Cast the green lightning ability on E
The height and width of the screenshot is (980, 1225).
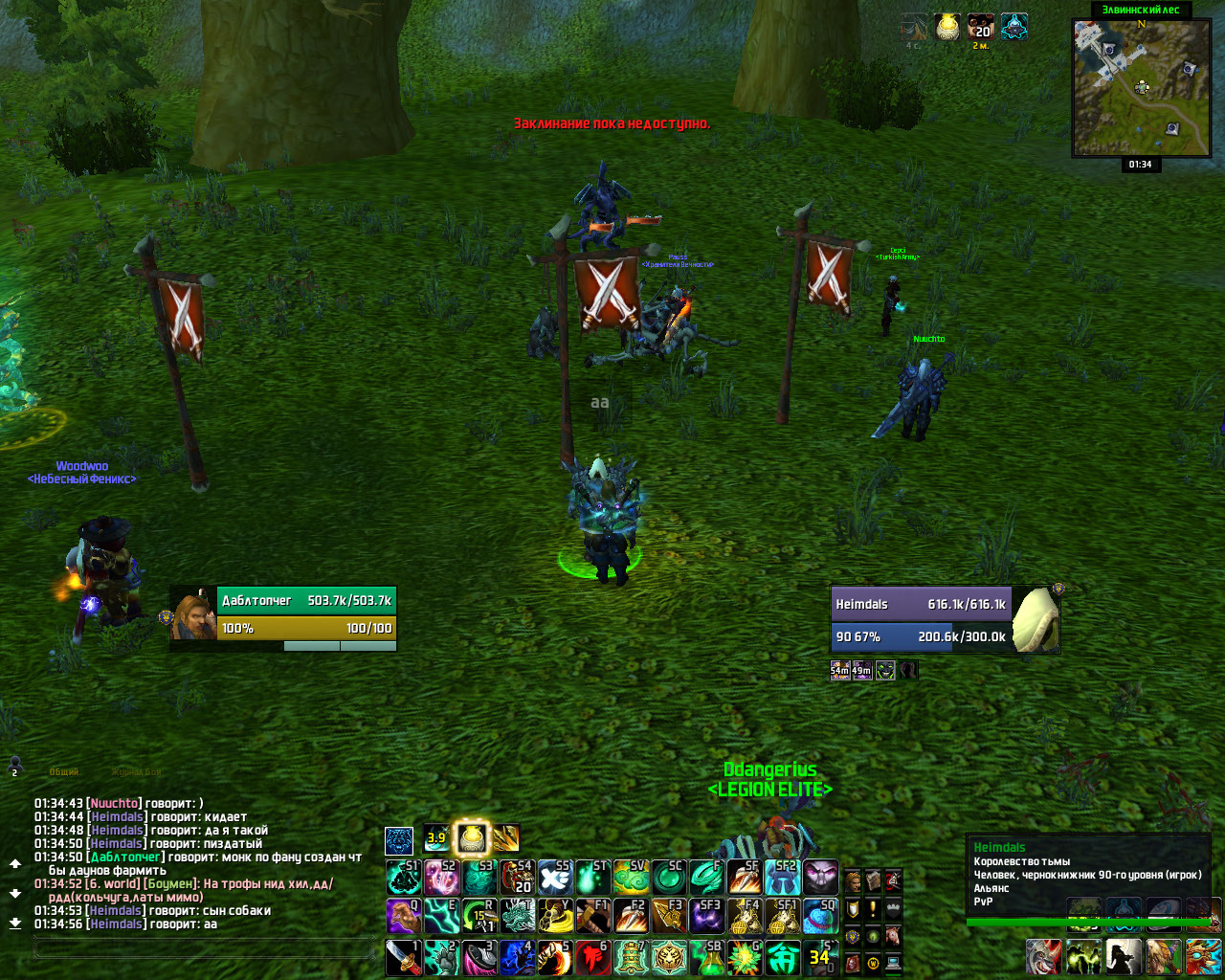[441, 916]
